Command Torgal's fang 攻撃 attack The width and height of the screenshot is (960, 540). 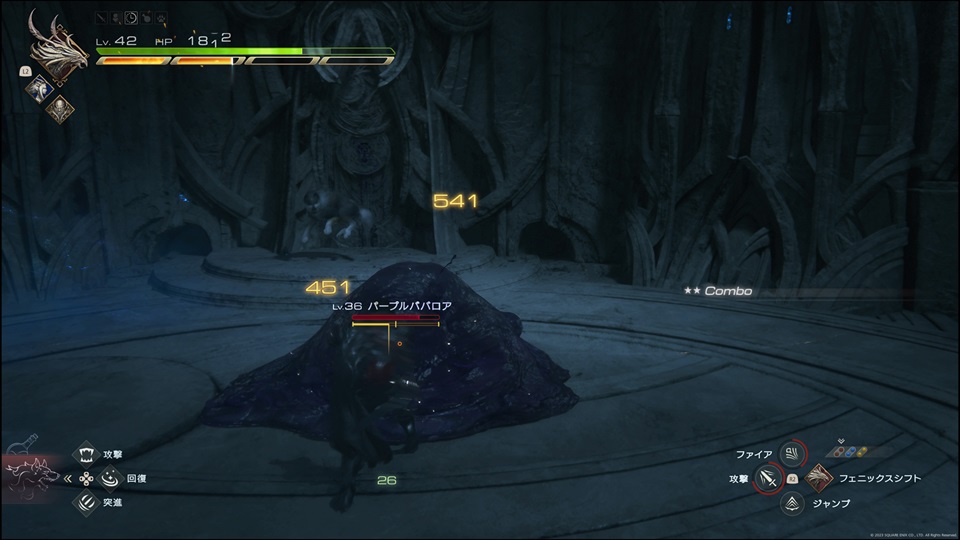pyautogui.click(x=85, y=454)
